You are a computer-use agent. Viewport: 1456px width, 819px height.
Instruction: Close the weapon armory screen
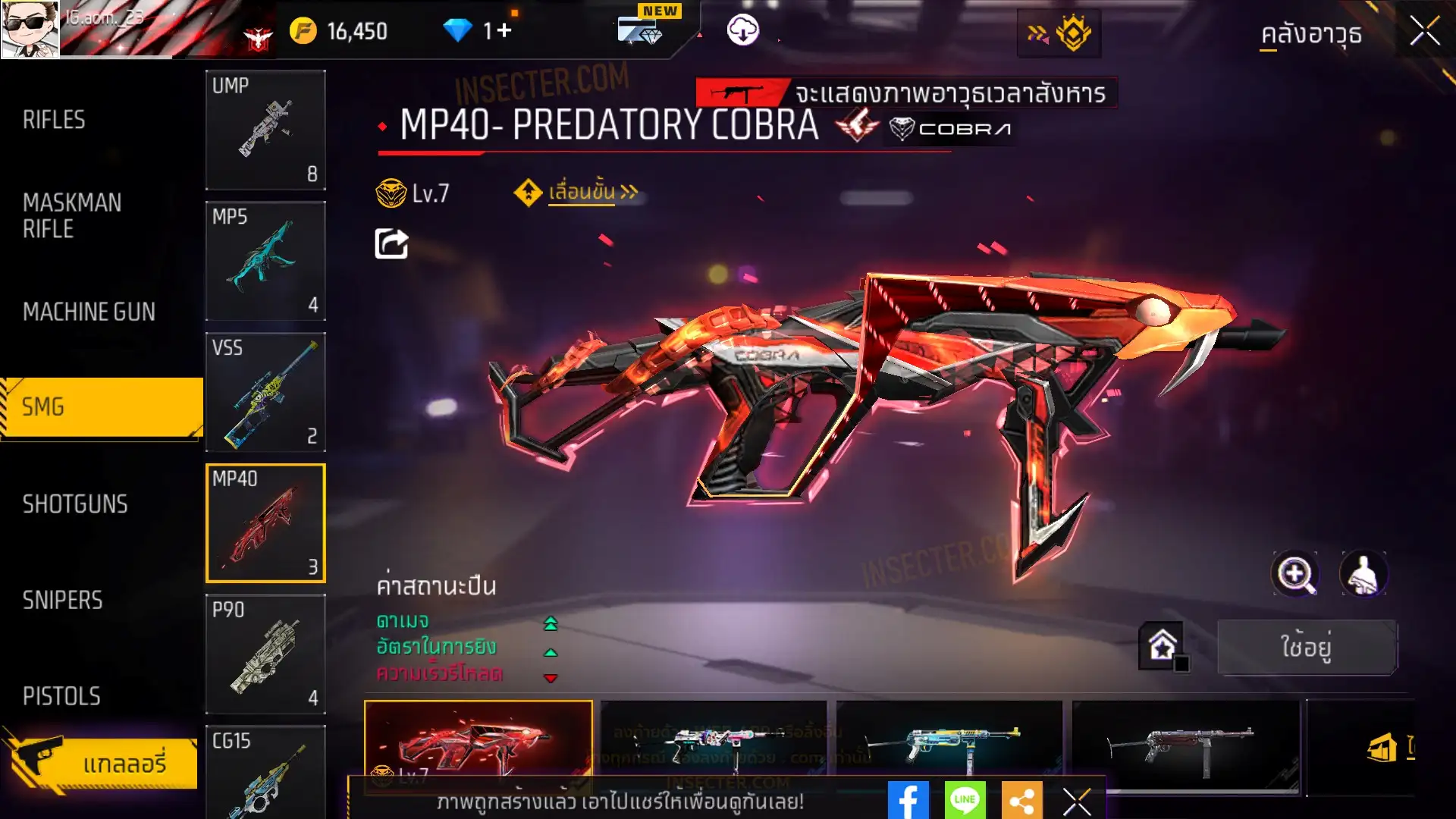(x=1424, y=32)
